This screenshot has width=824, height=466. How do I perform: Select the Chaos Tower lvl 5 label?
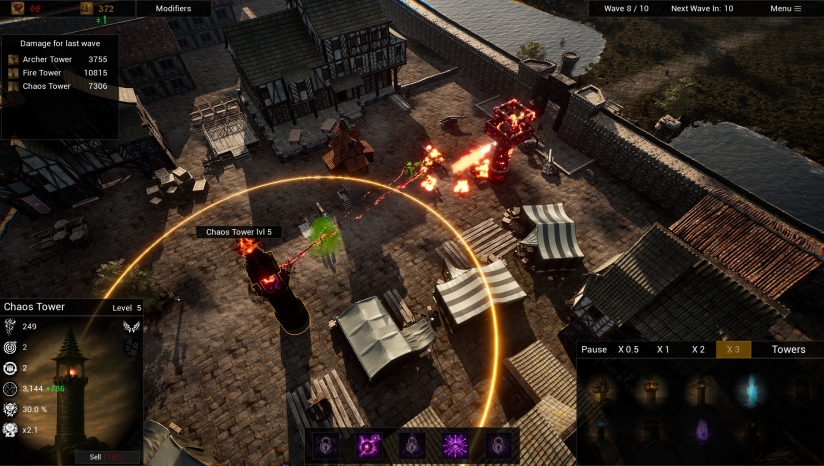click(x=238, y=232)
